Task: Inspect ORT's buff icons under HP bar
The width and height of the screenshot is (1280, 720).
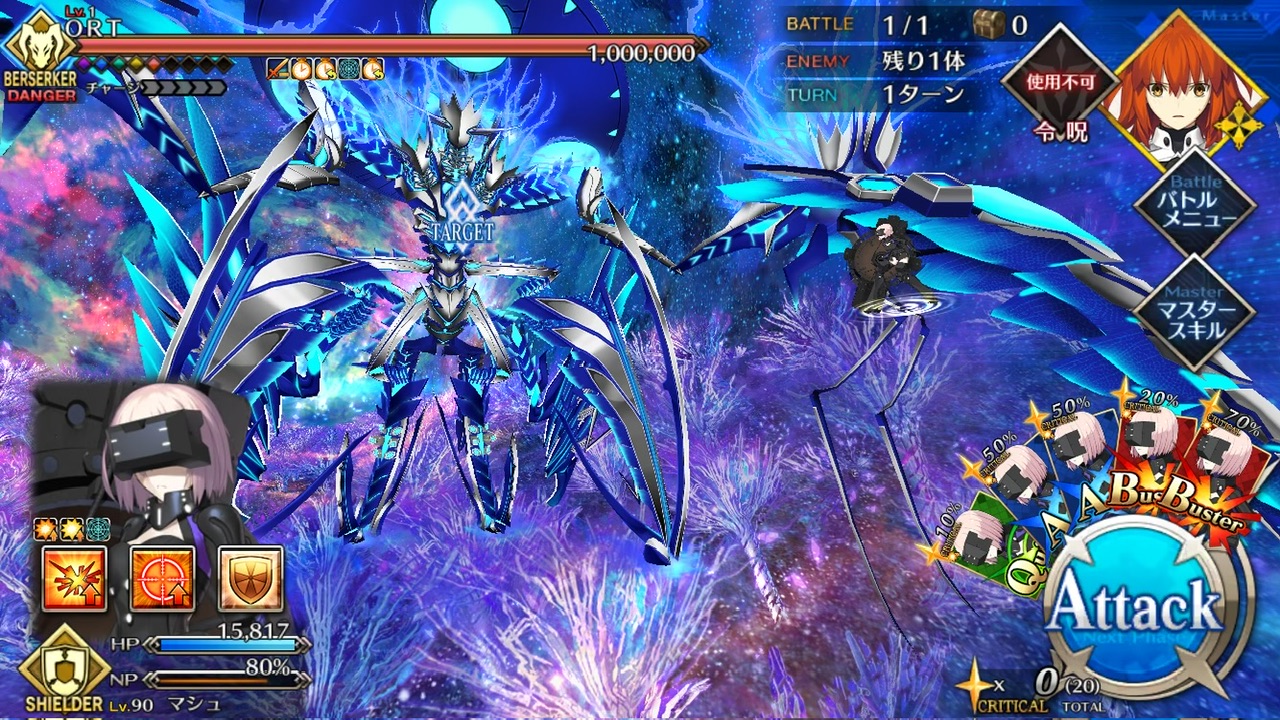Action: click(325, 69)
